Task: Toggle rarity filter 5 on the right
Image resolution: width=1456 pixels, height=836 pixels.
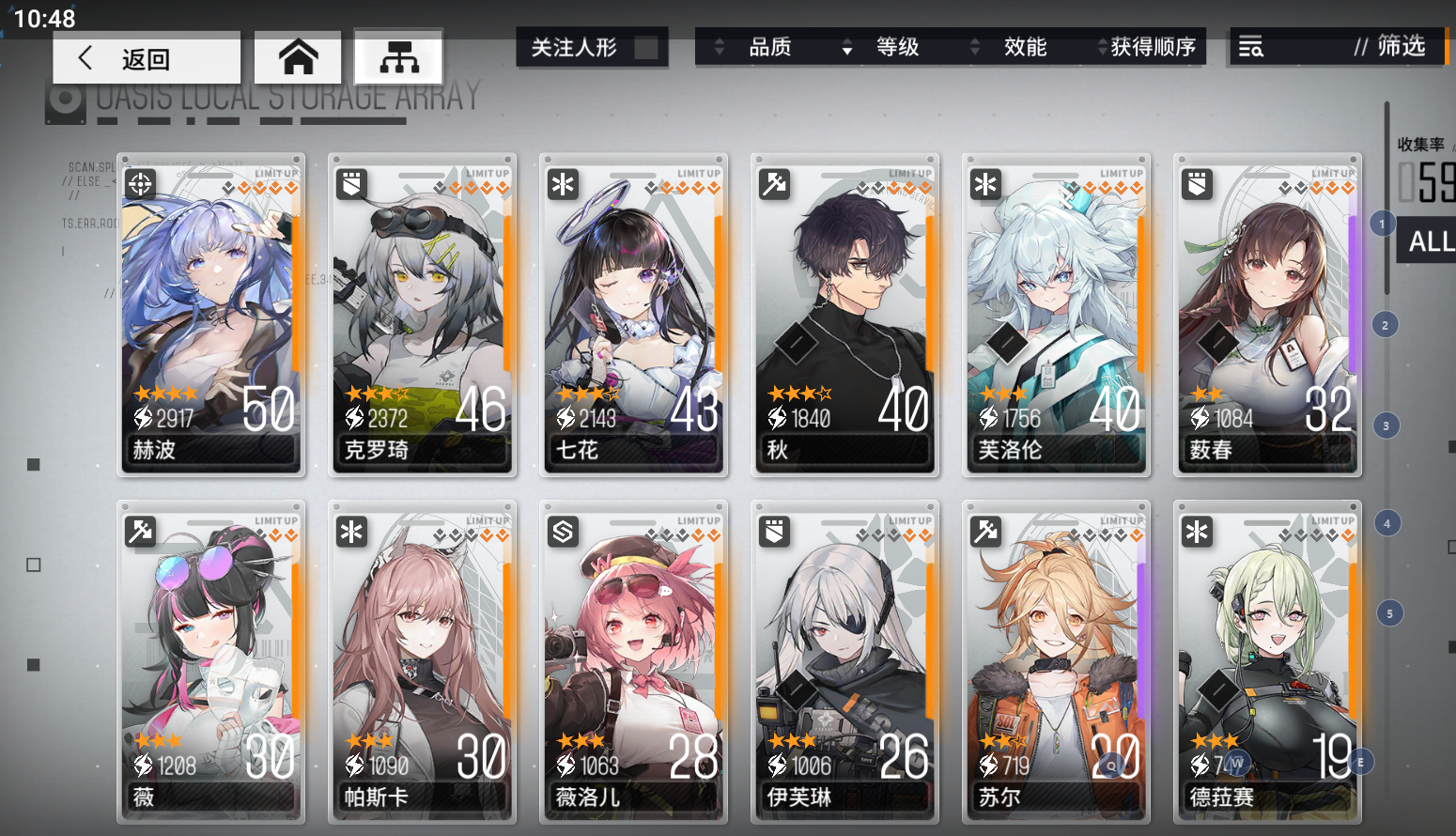Action: (1386, 612)
